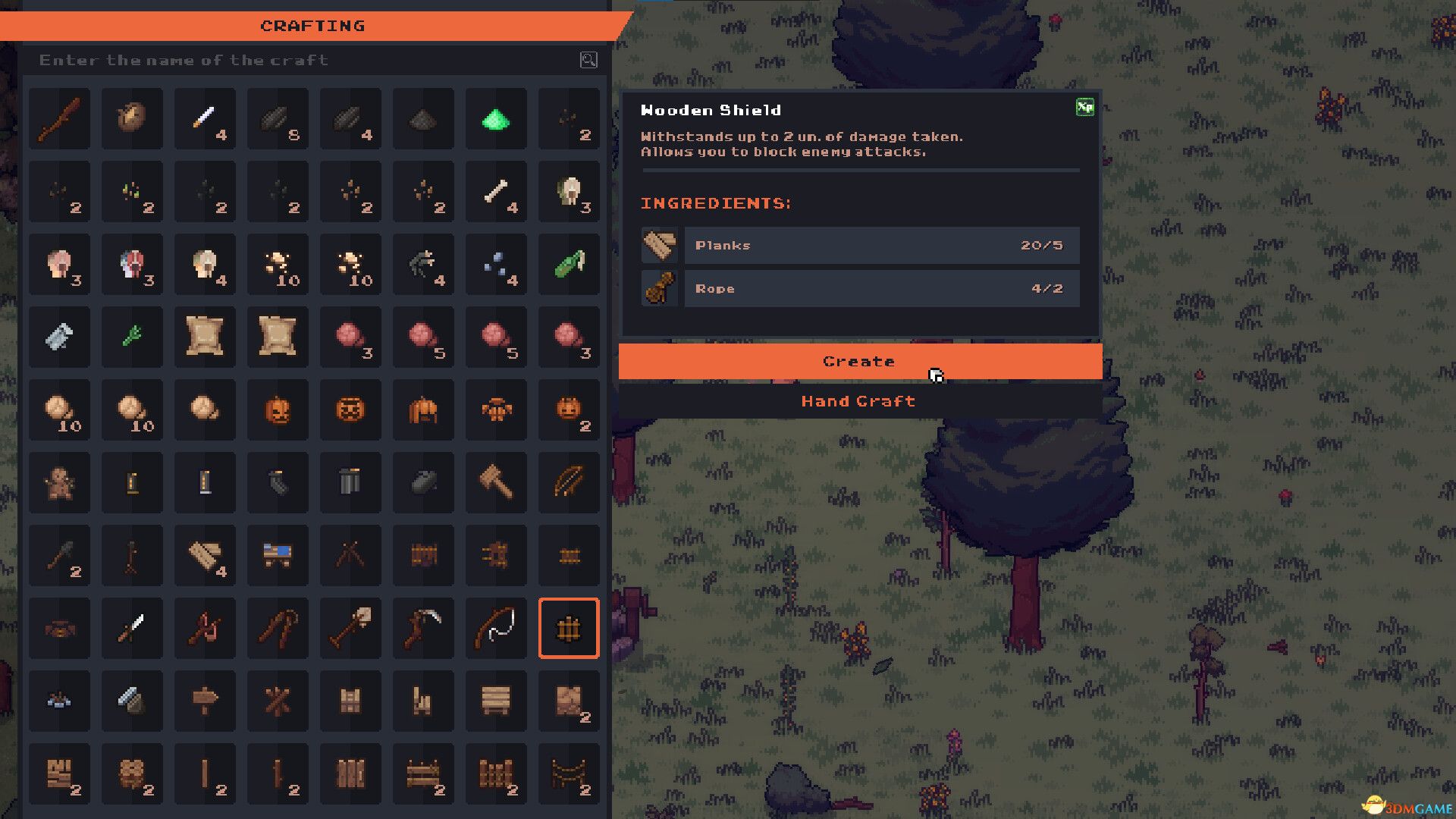This screenshot has width=1456, height=819.
Task: Click the craft name search input field
Action: click(227, 61)
